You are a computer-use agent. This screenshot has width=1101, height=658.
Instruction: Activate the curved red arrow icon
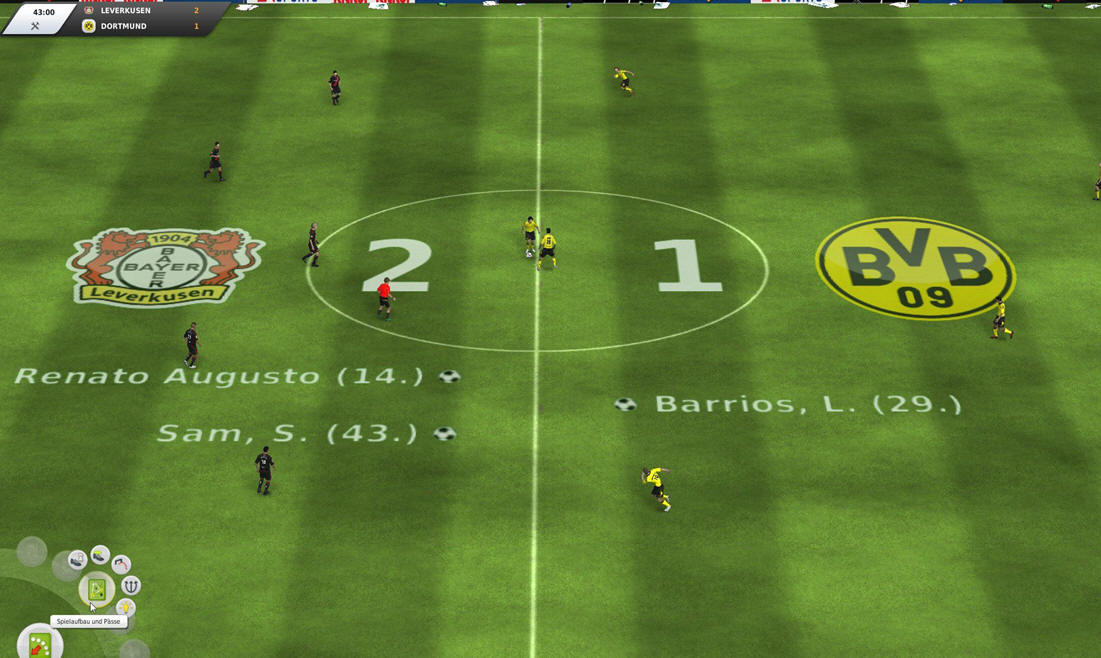point(121,565)
